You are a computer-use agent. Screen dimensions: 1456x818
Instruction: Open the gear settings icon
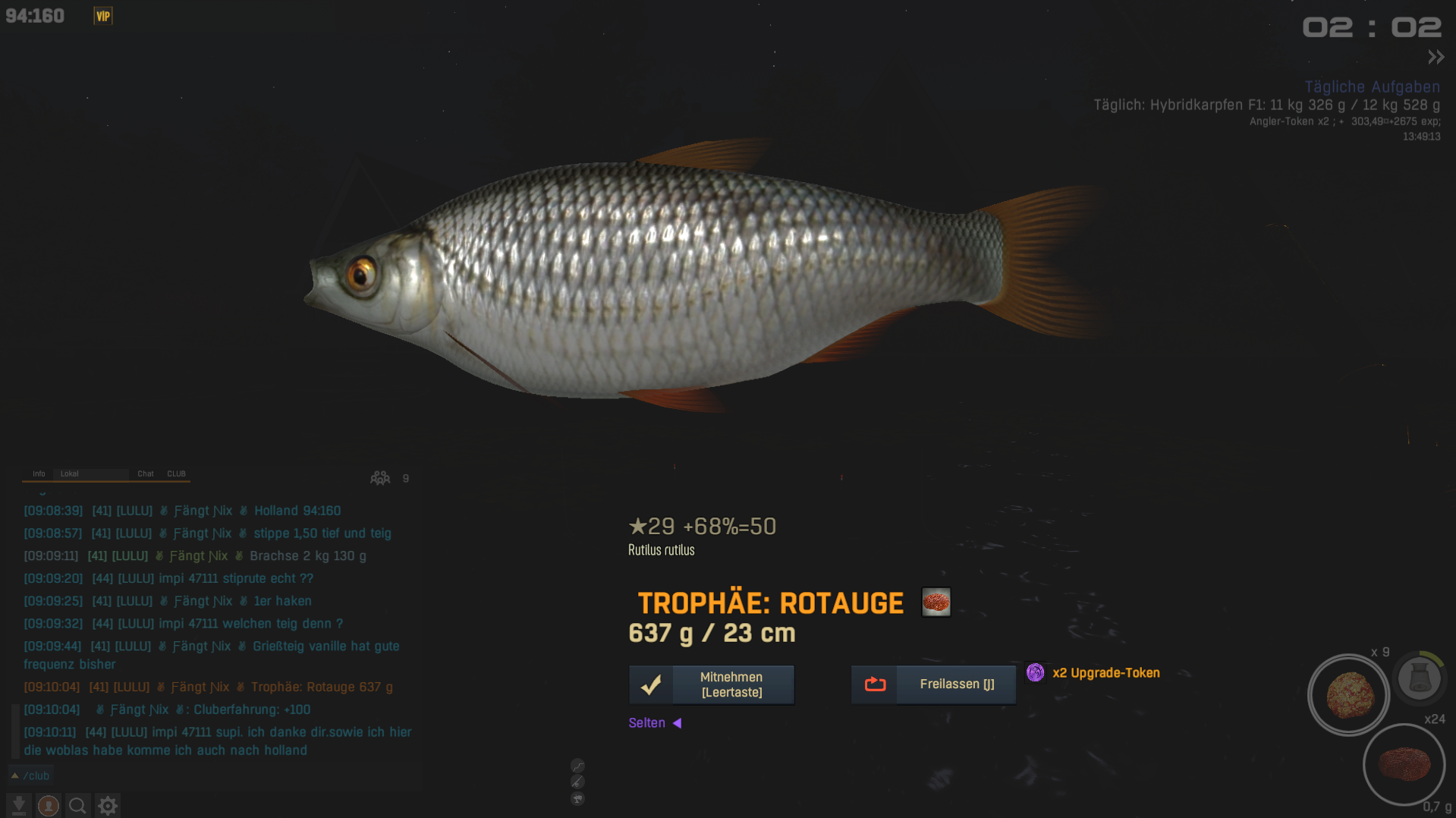[108, 805]
